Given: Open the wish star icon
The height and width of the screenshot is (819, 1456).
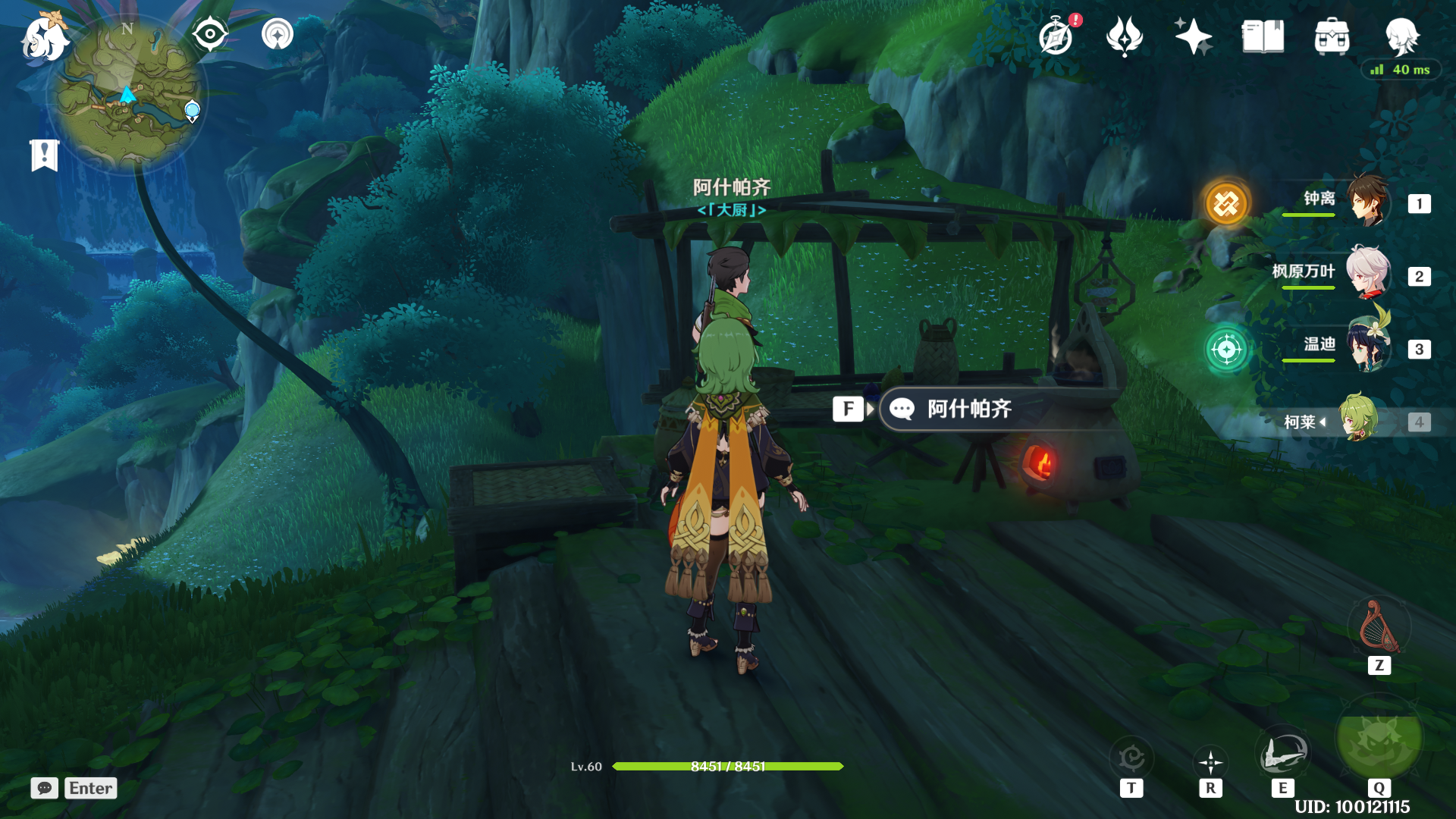Looking at the screenshot, I should (x=1193, y=36).
